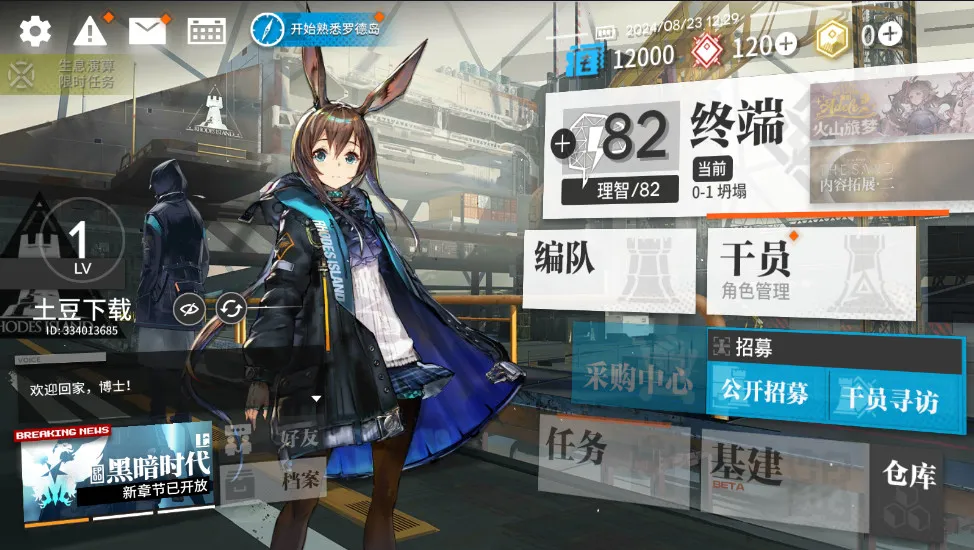The image size is (974, 550).
Task: Open the 干员 operator management menu
Action: [x=810, y=269]
